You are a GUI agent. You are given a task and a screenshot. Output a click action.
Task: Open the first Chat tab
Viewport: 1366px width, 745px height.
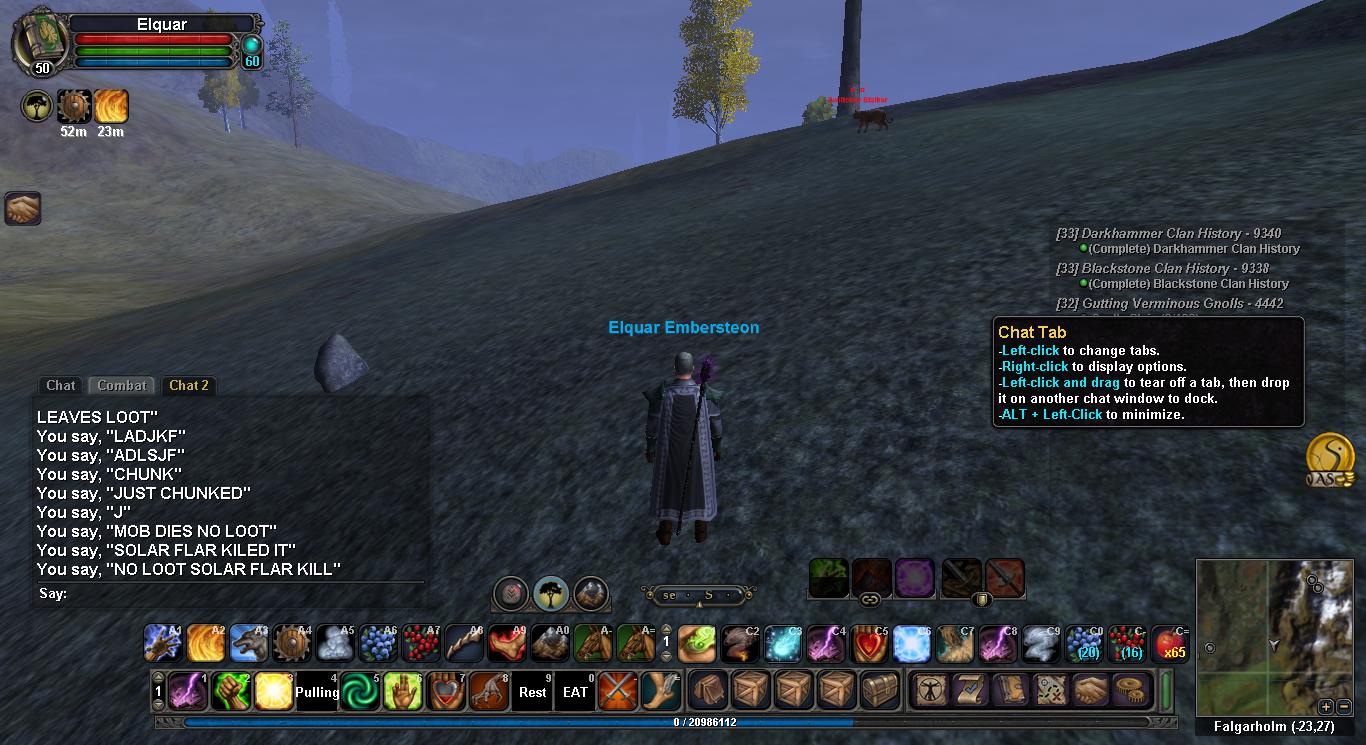(x=60, y=385)
